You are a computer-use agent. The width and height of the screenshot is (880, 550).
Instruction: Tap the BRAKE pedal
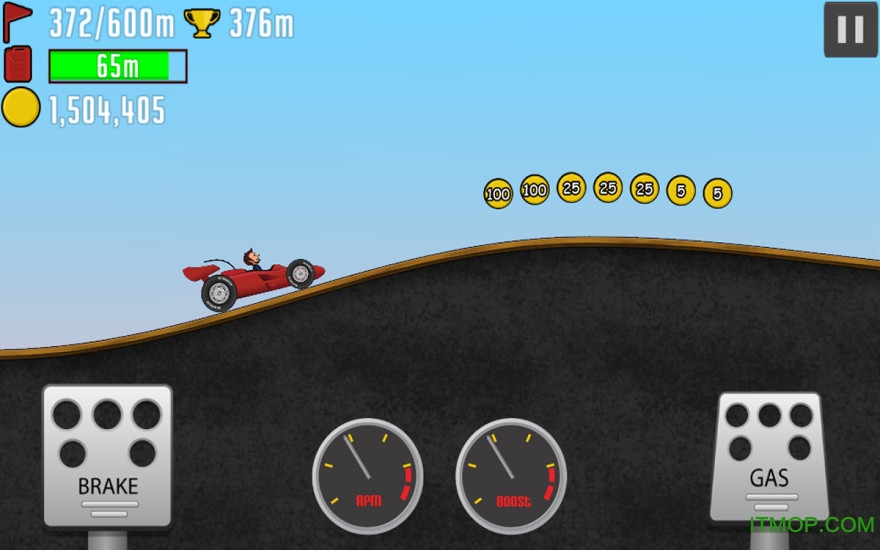coord(107,456)
